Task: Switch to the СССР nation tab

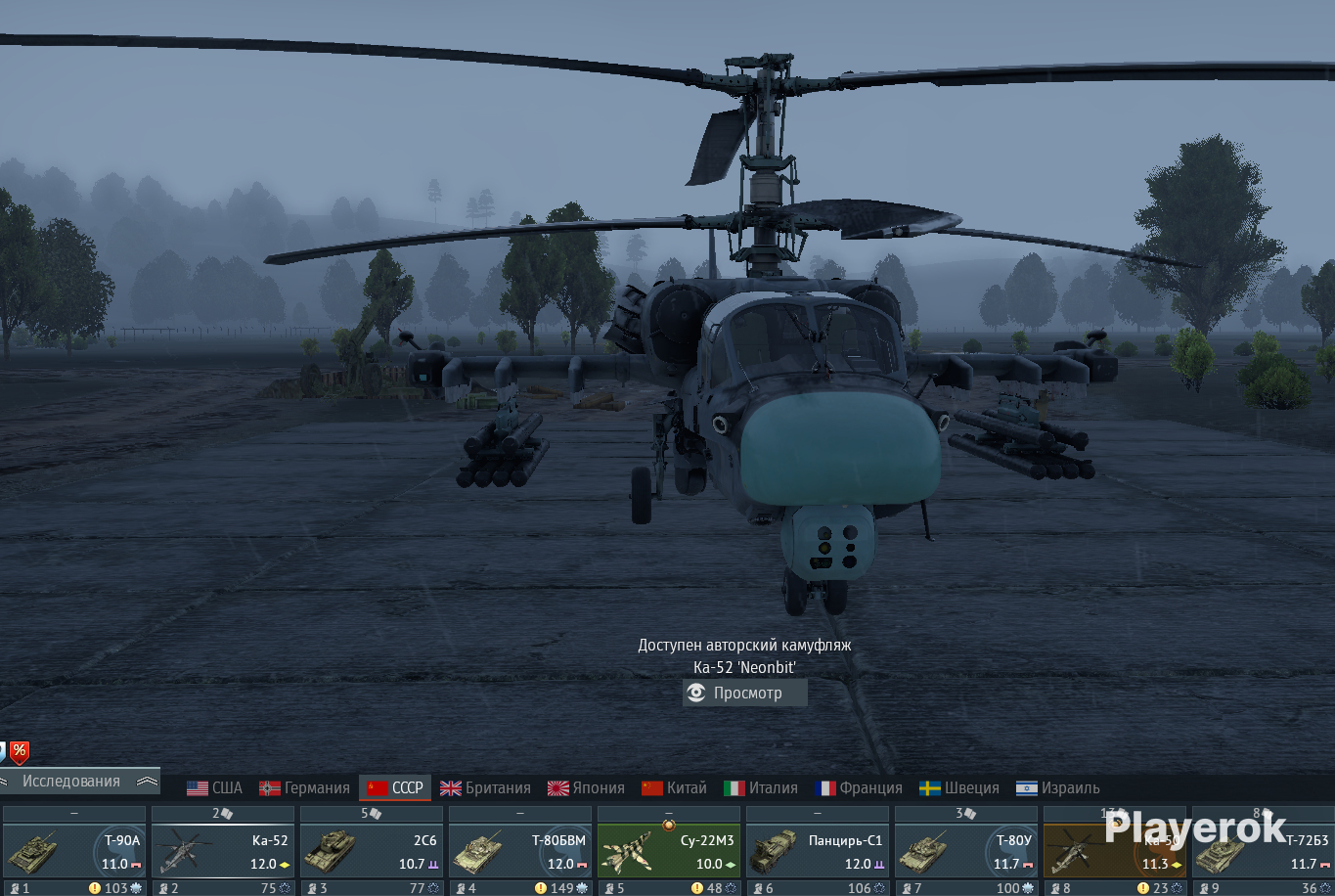Action: pos(395,787)
